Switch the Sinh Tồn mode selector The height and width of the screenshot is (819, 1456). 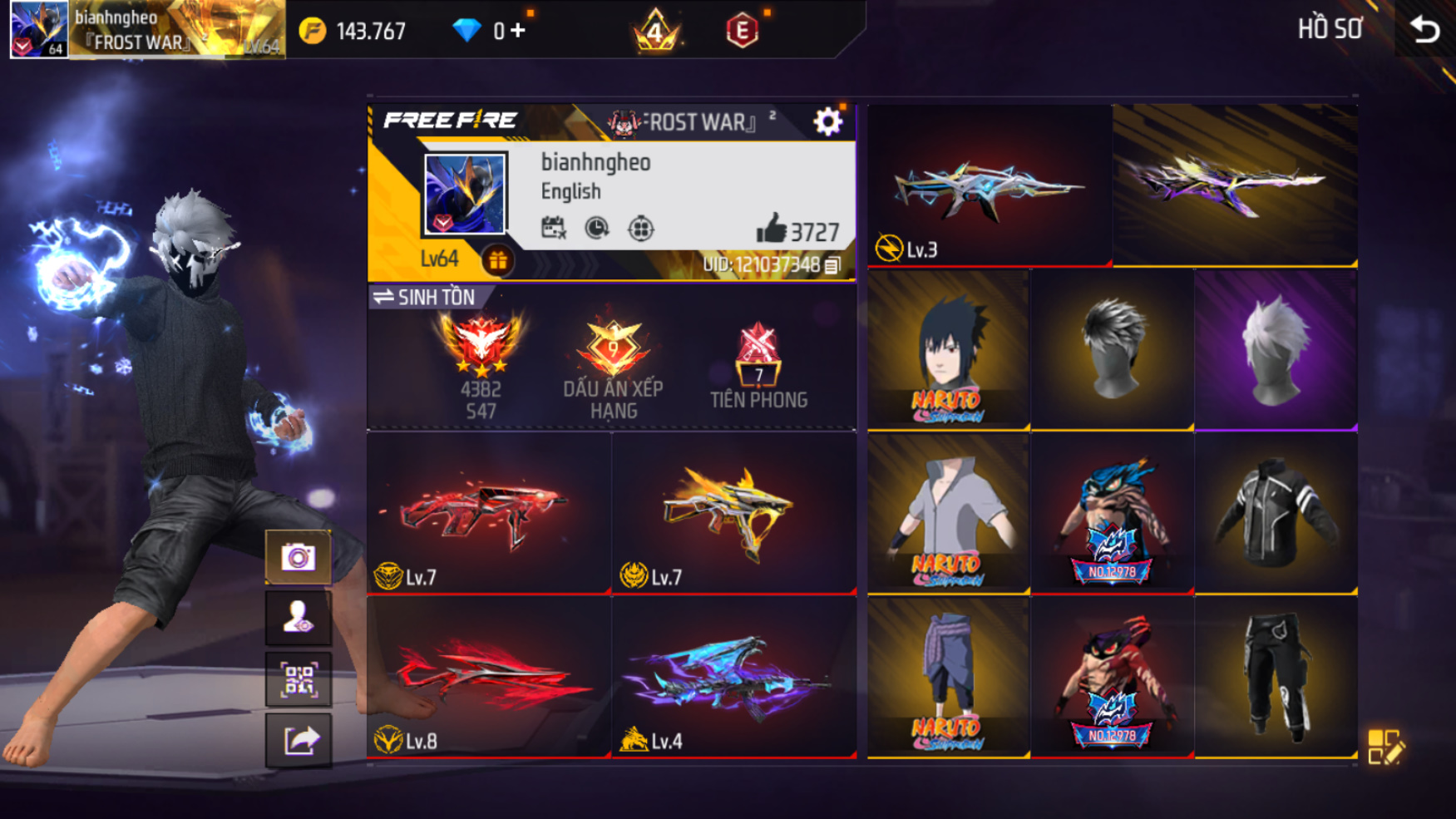[424, 297]
